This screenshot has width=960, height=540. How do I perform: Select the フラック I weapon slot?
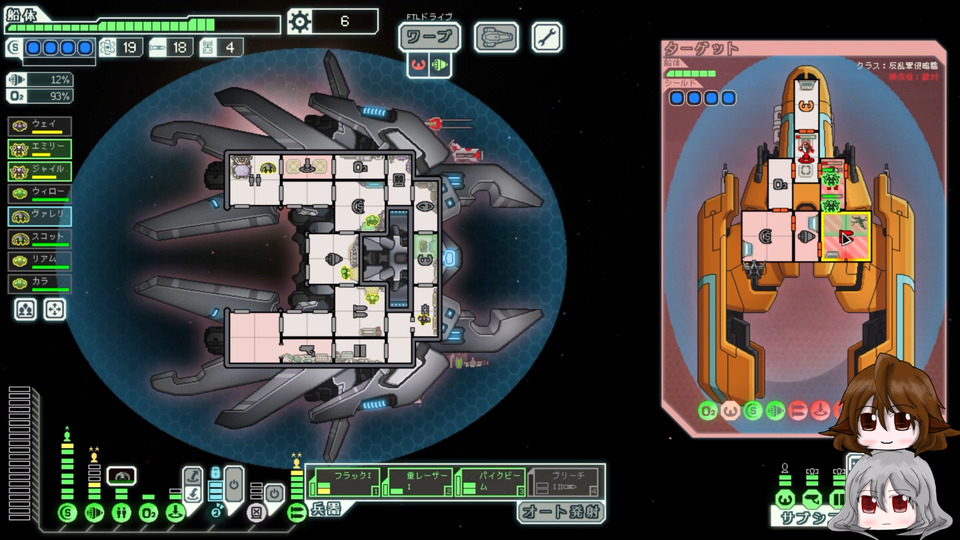pyautogui.click(x=347, y=481)
